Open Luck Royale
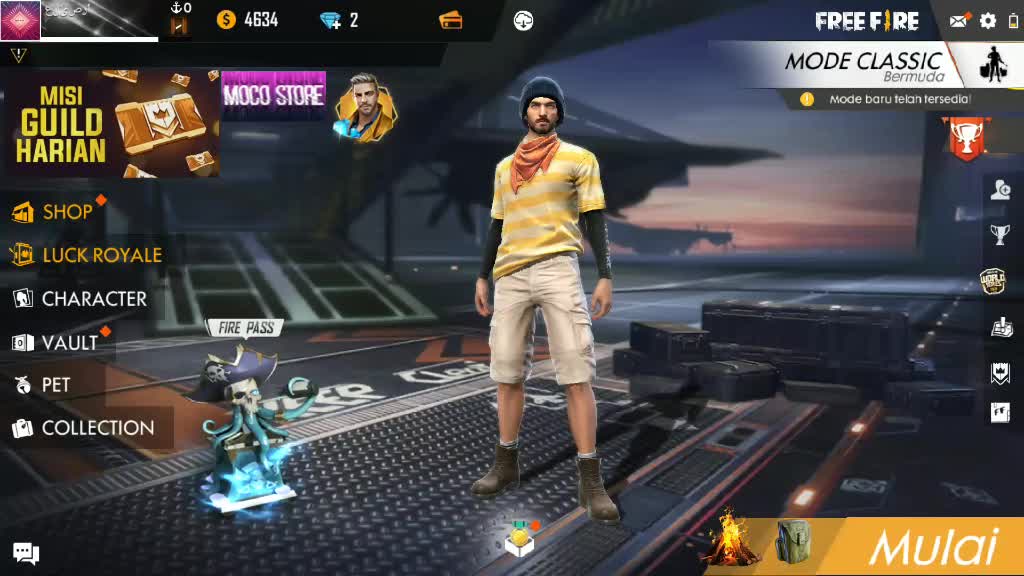 click(x=100, y=255)
